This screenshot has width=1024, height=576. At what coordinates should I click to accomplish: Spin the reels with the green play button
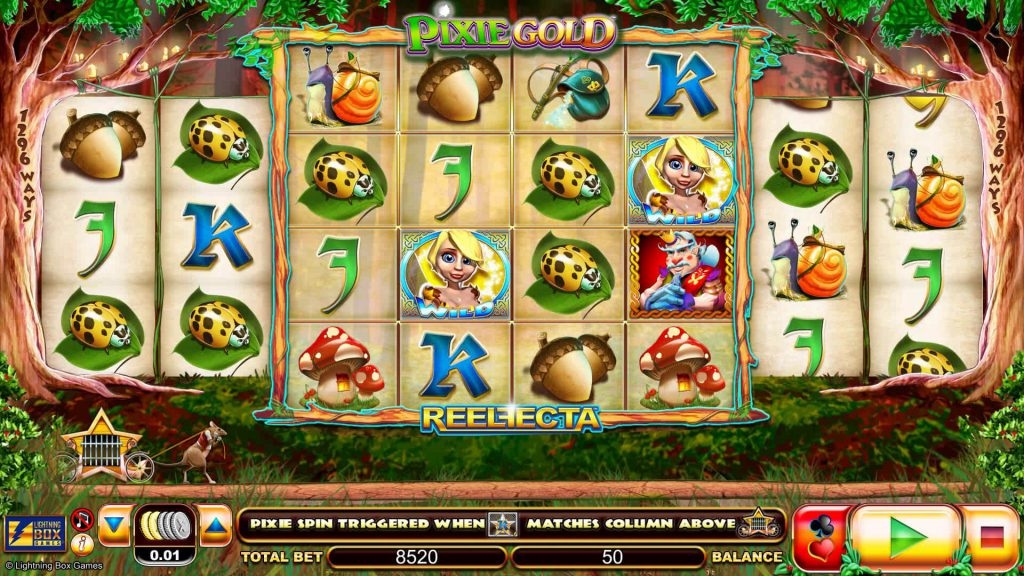(x=906, y=536)
